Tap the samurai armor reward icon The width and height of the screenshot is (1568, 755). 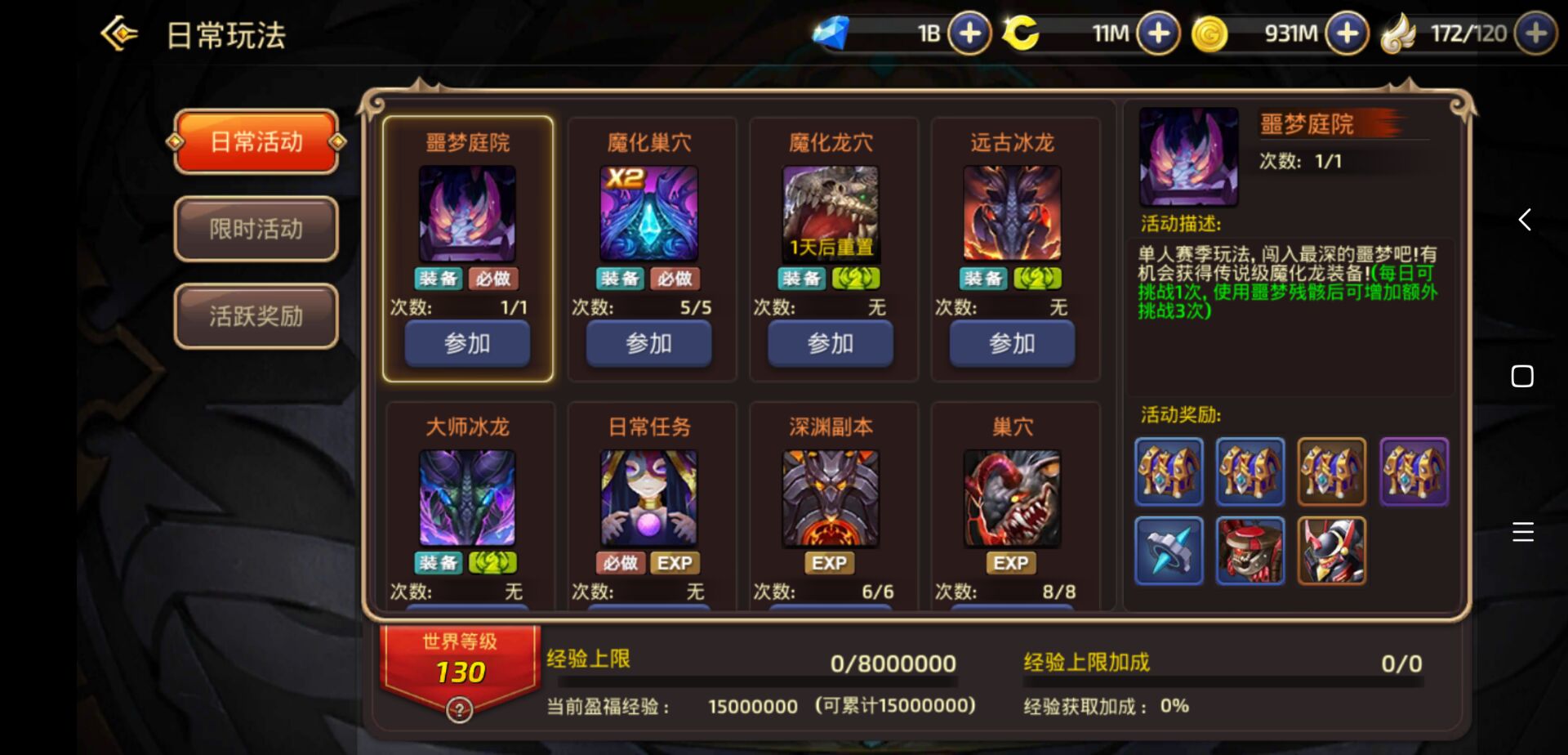[x=1332, y=552]
